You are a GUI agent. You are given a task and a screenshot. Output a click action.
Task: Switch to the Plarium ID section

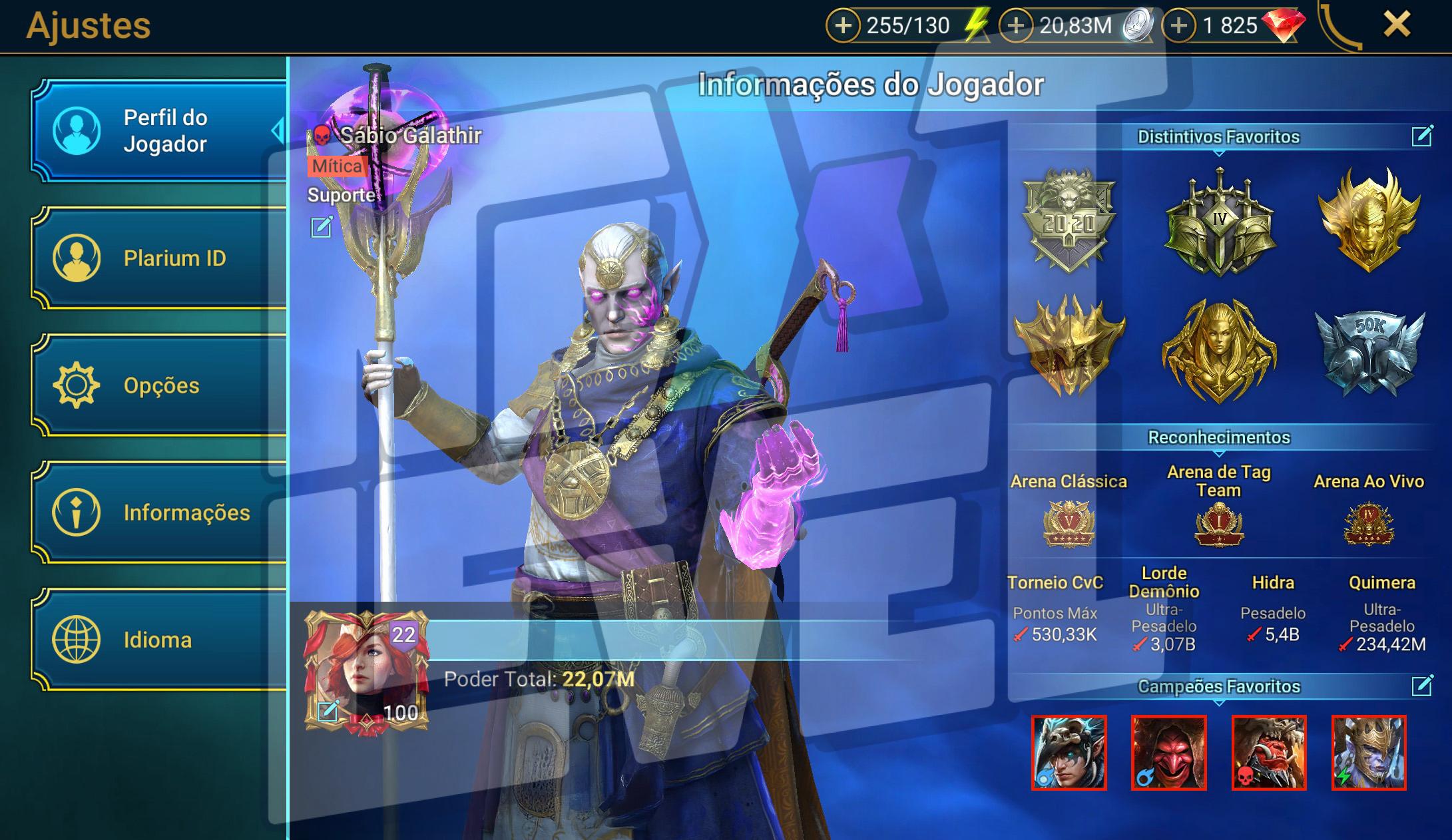(160, 258)
